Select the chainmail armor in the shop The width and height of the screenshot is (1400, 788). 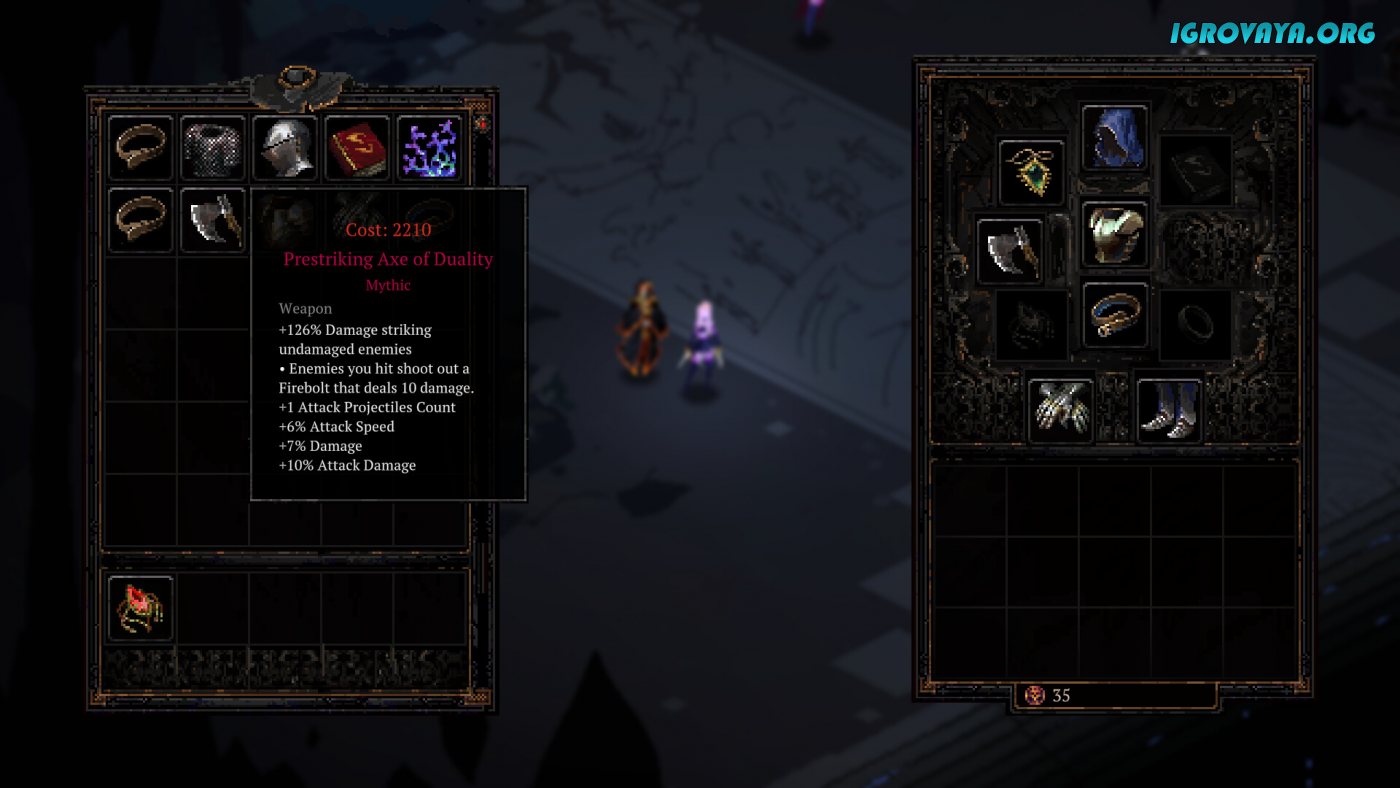pos(213,148)
